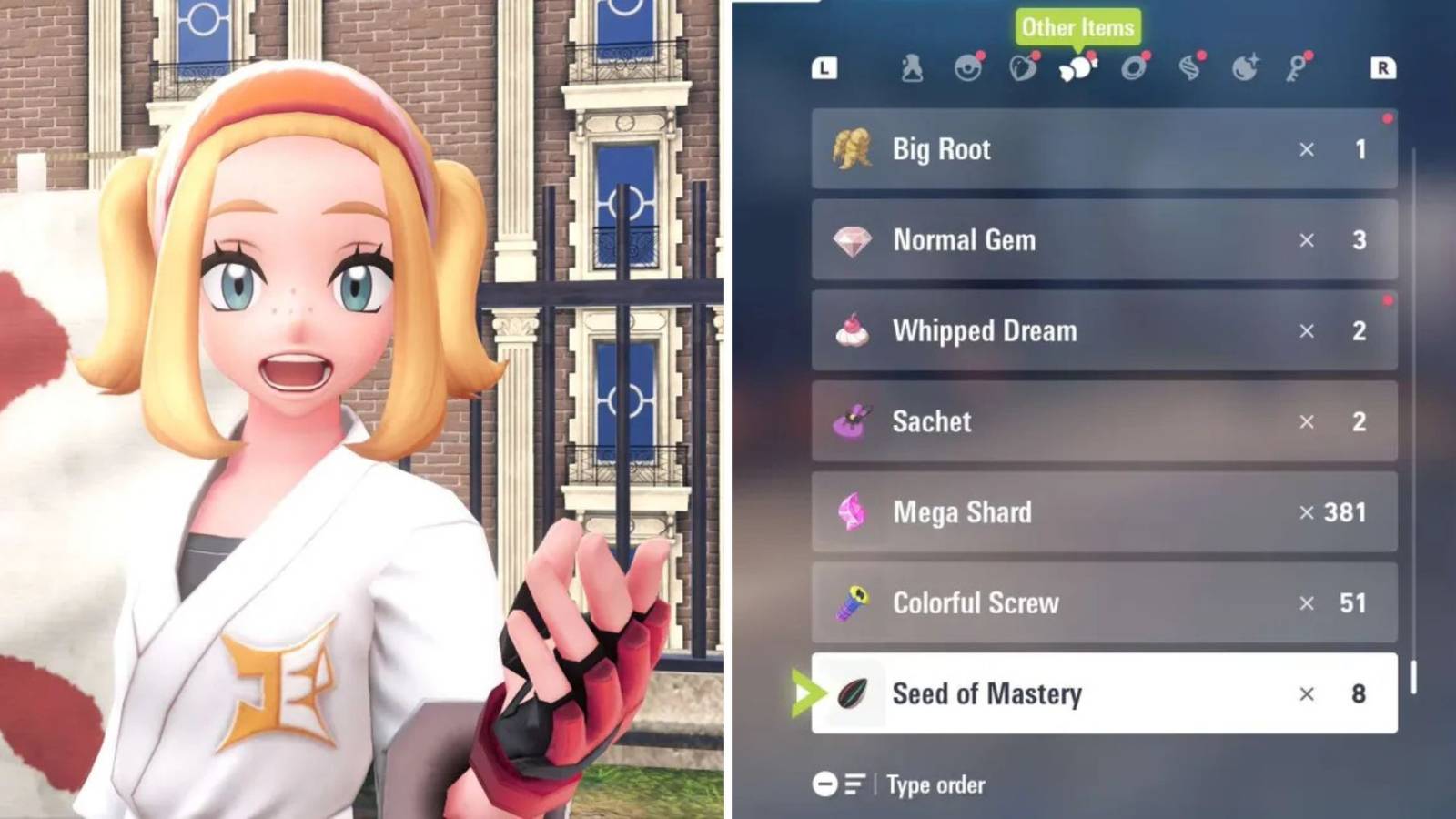The image size is (1456, 819).
Task: Toggle the minus-circle discard mode
Action: [x=826, y=784]
